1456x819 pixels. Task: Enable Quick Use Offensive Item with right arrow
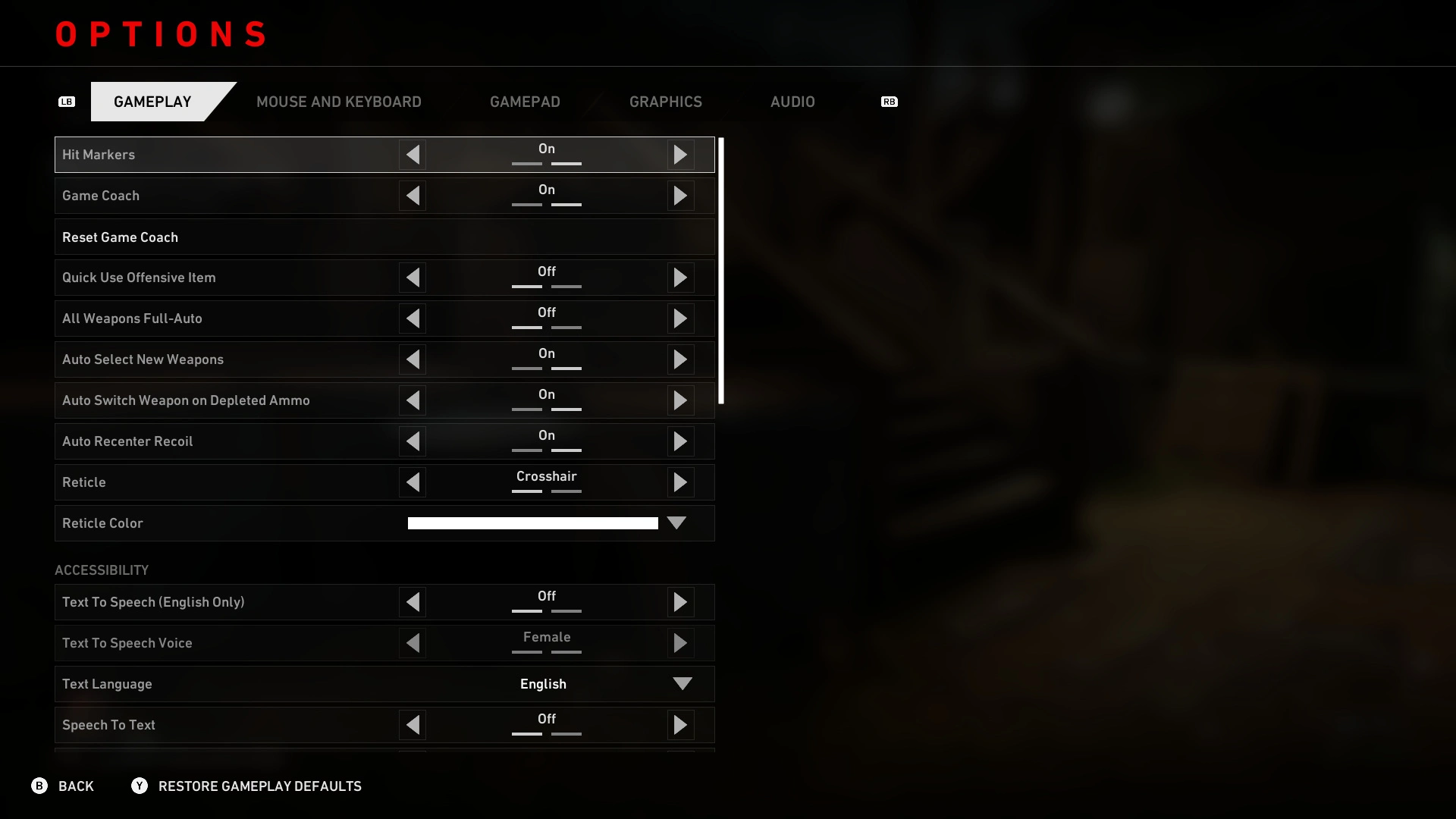(680, 278)
